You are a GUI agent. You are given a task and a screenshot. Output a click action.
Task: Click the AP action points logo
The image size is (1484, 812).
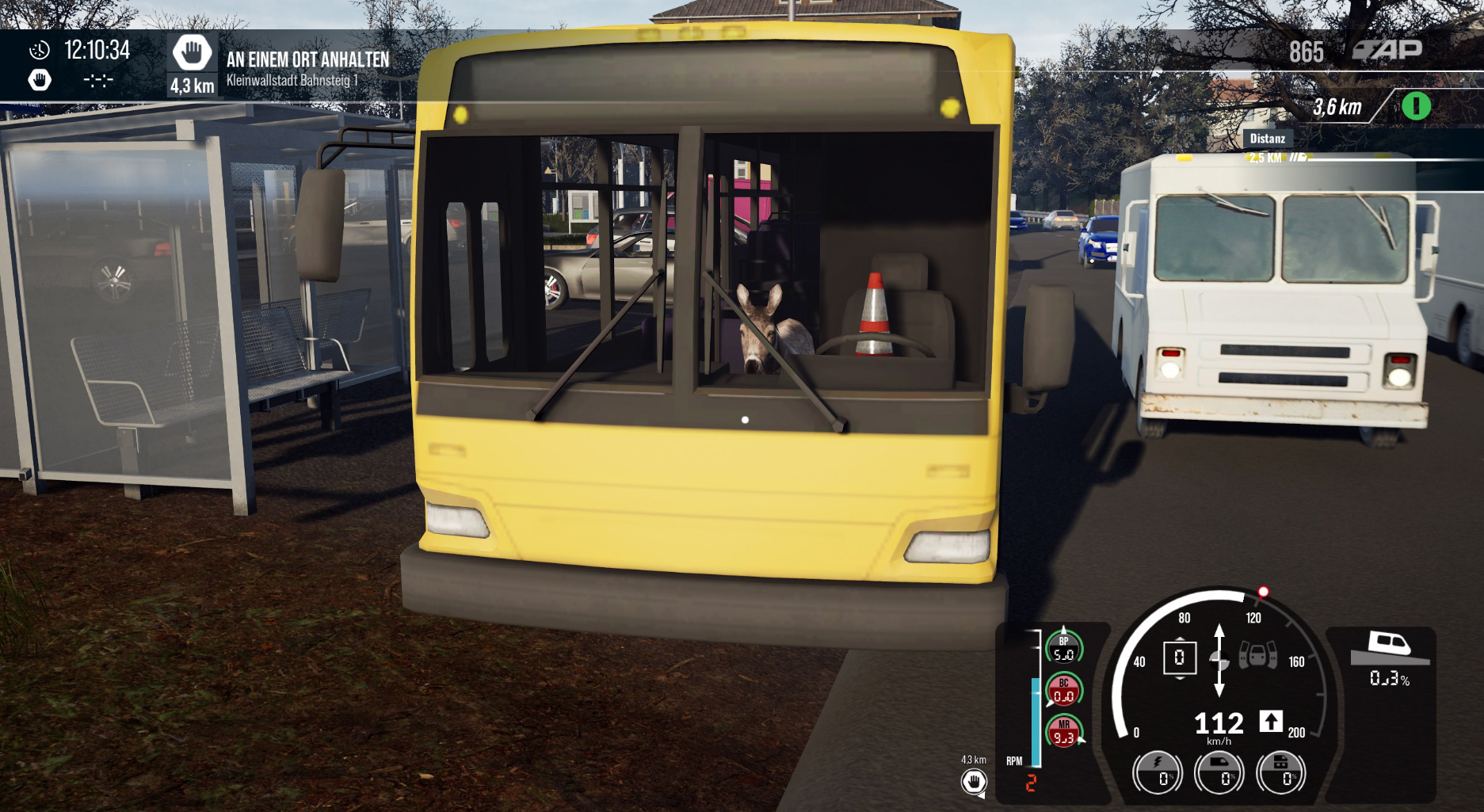tap(1387, 51)
